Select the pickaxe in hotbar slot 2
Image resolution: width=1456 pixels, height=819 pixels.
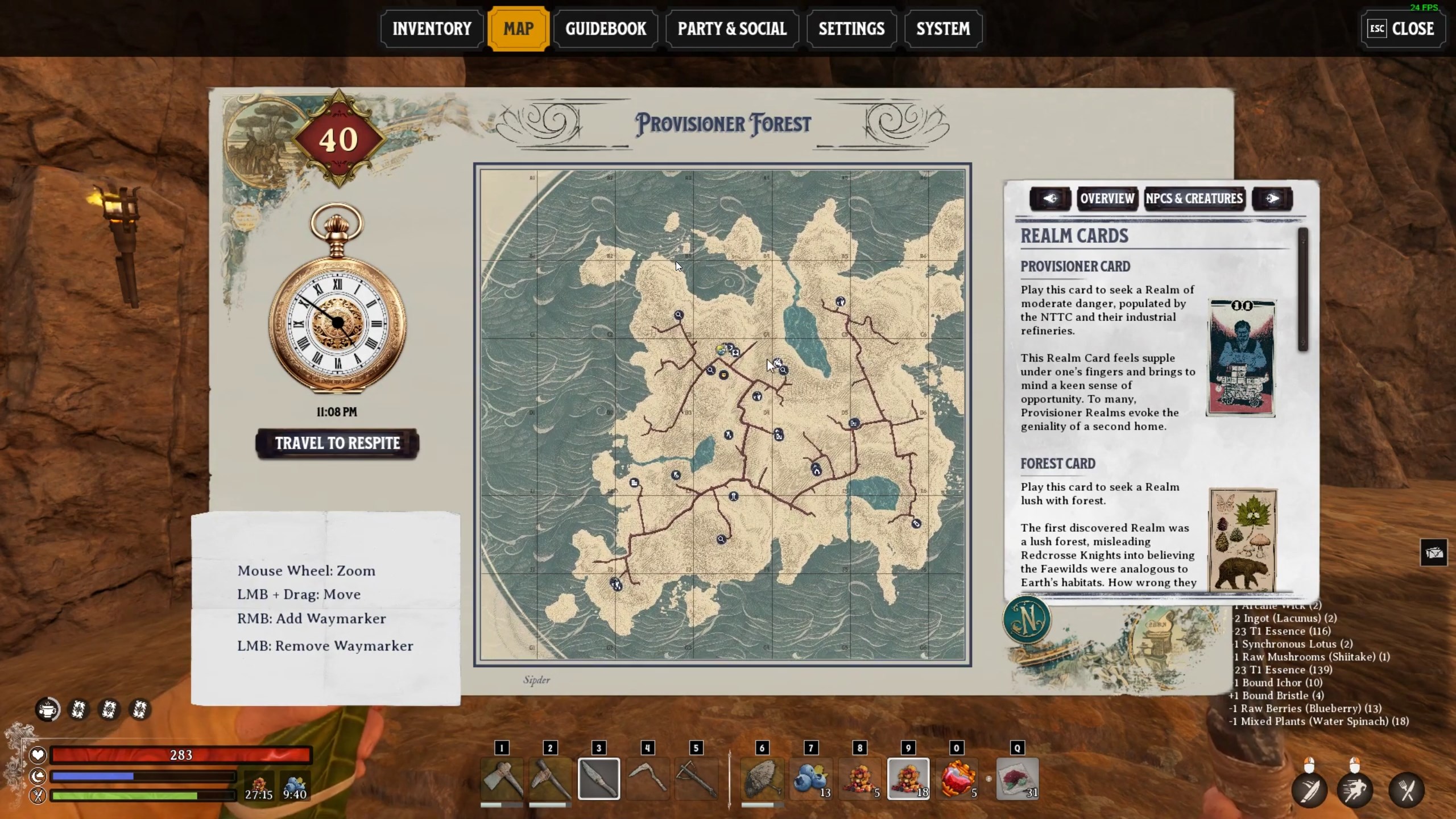[550, 778]
